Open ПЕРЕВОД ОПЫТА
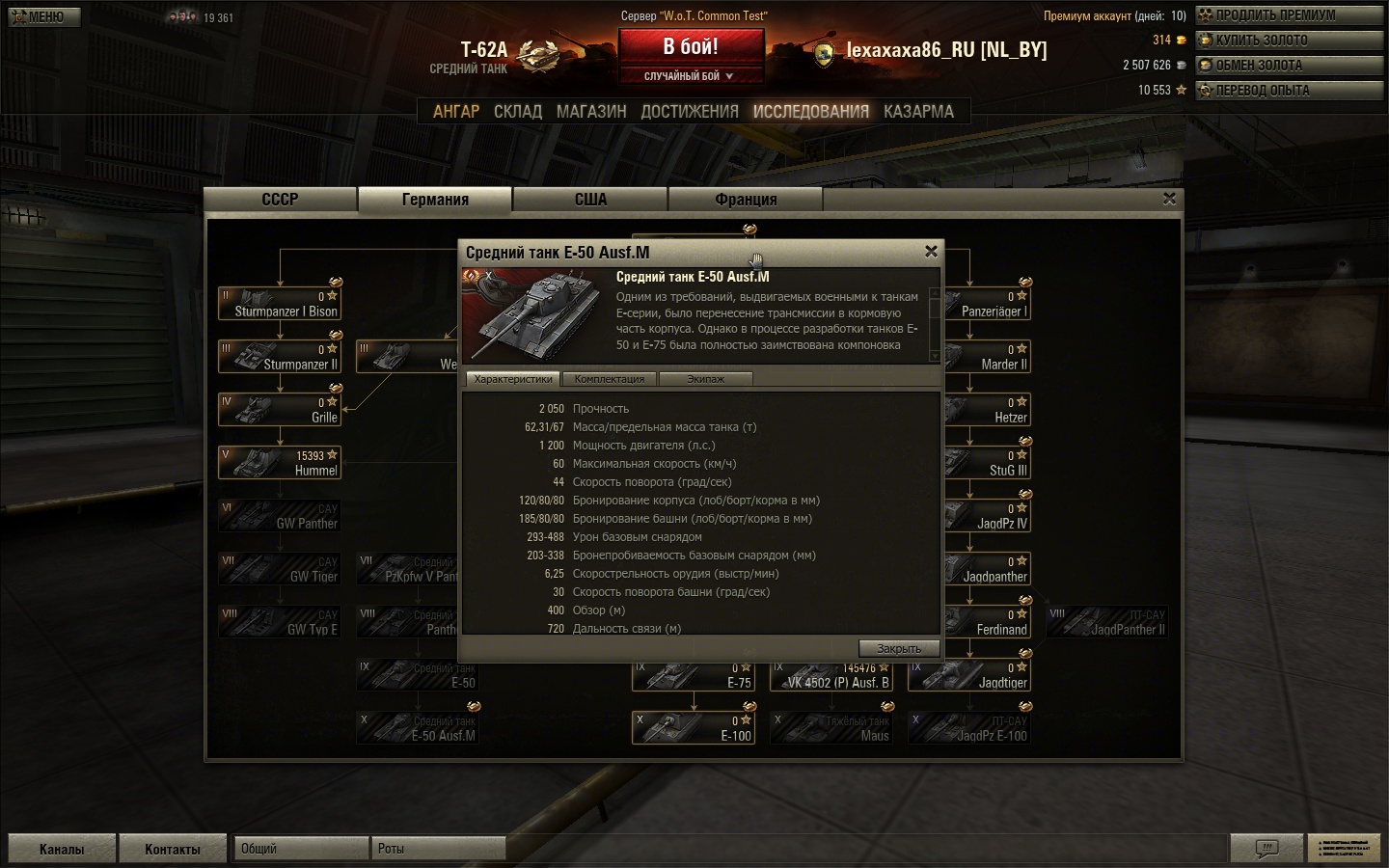The image size is (1389, 868). pos(1289,91)
